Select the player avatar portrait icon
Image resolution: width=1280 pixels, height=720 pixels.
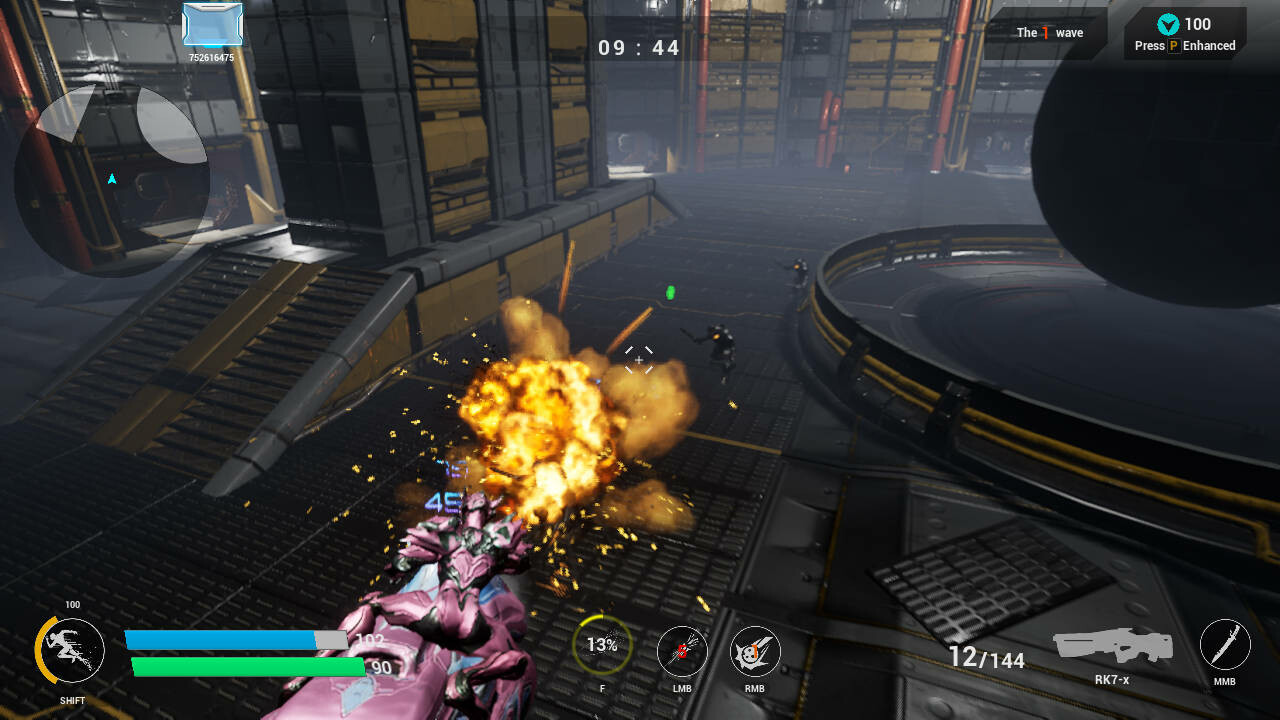pyautogui.click(x=212, y=24)
